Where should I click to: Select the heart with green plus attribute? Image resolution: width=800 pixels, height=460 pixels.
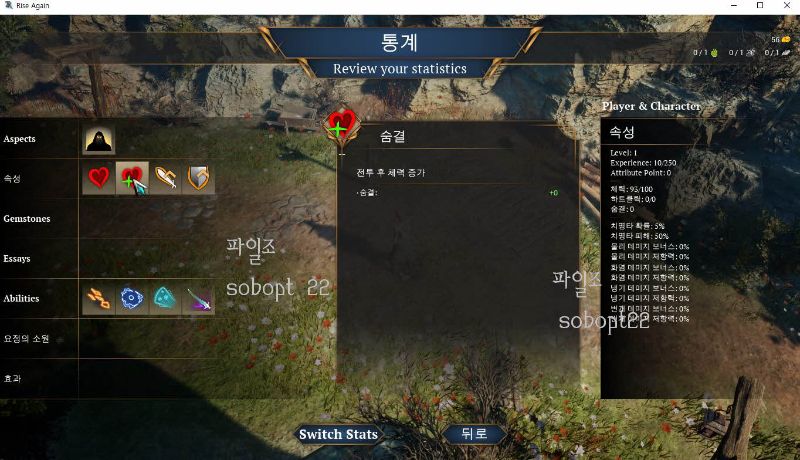point(132,178)
